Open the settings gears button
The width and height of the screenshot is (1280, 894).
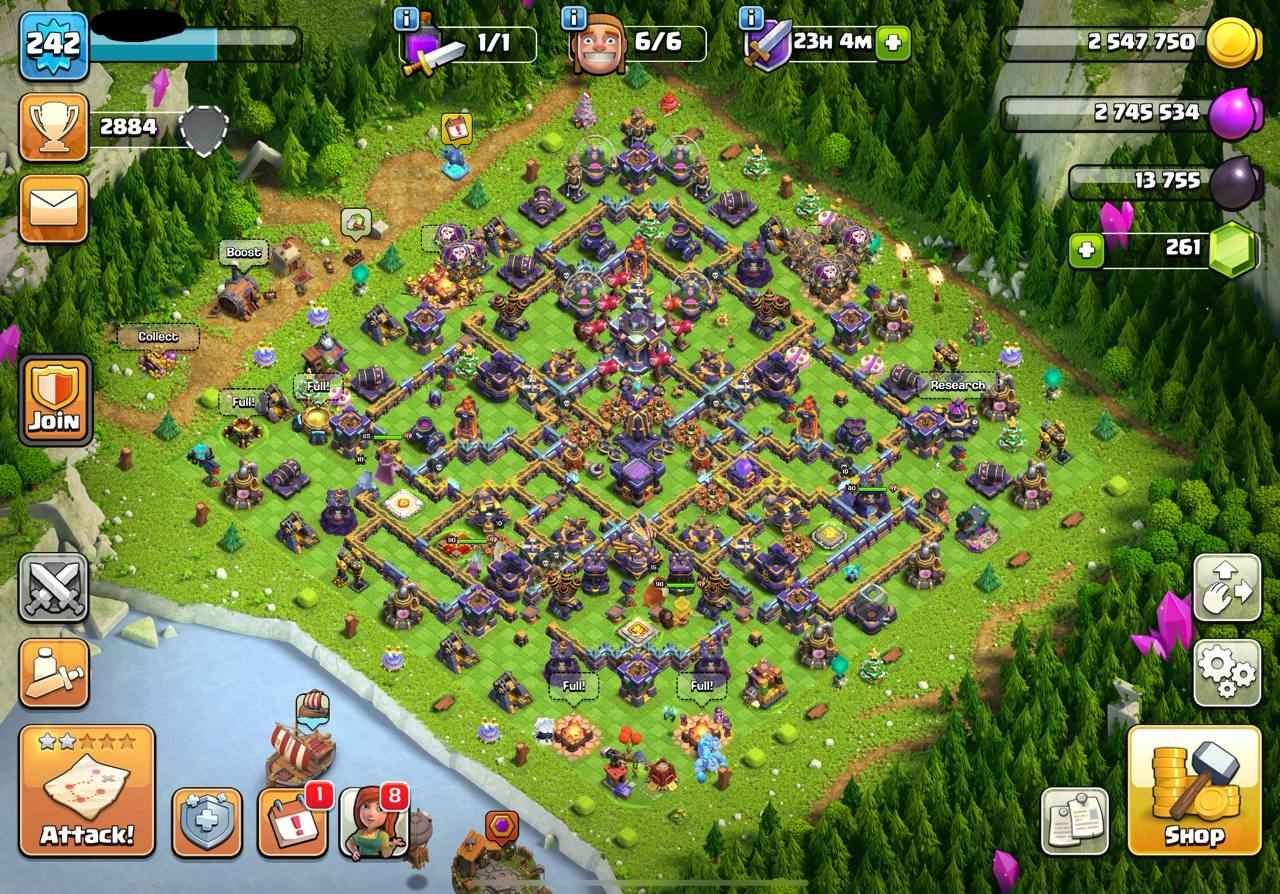click(1227, 674)
